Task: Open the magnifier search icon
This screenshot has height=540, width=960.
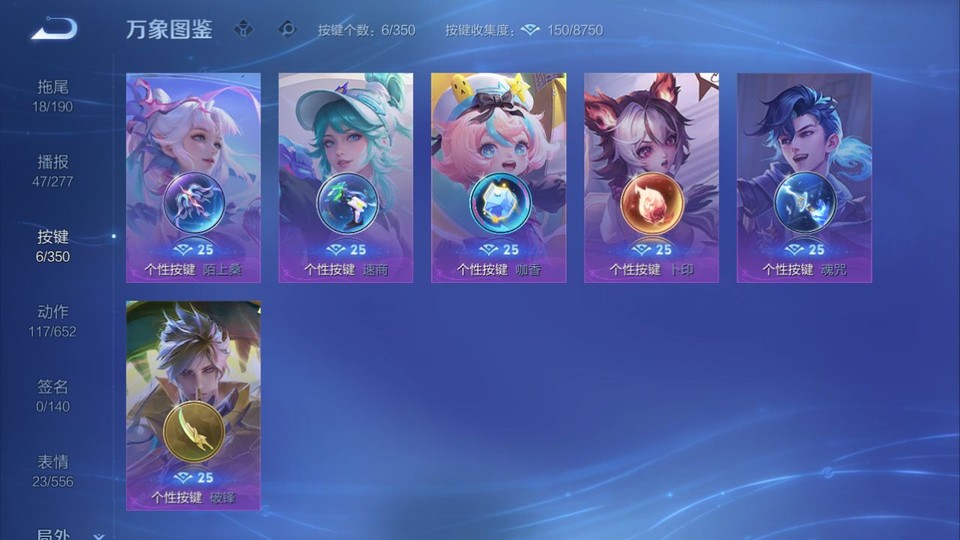Action: (x=287, y=29)
